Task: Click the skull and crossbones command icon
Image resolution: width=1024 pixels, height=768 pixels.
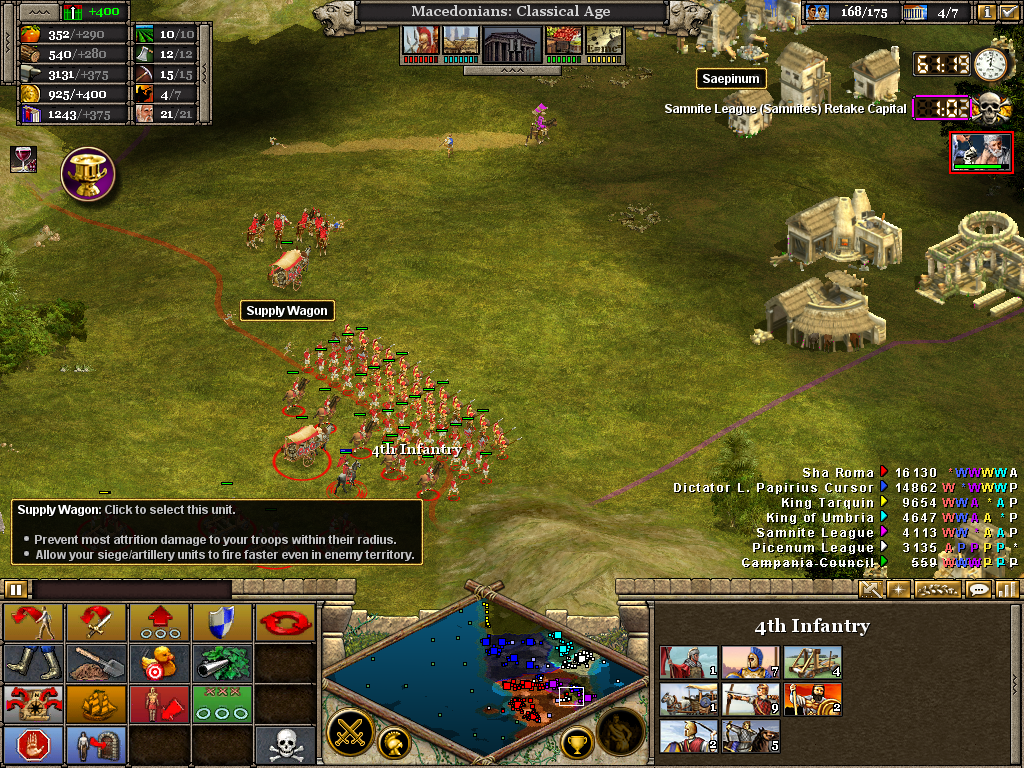Action: pos(285,745)
